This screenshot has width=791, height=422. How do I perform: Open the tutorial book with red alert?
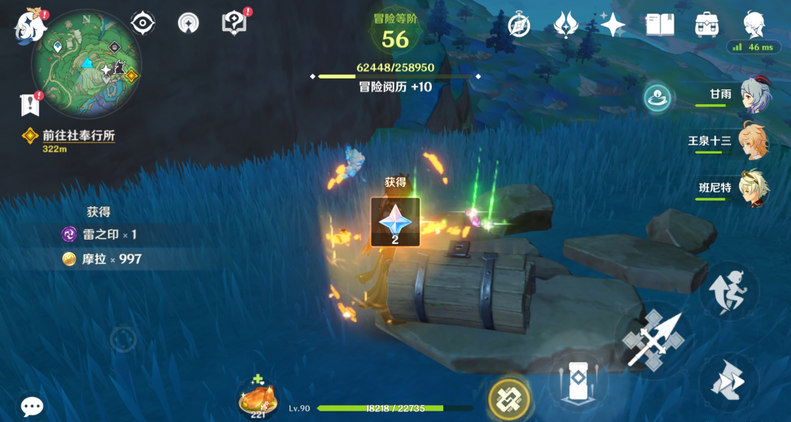coord(234,22)
